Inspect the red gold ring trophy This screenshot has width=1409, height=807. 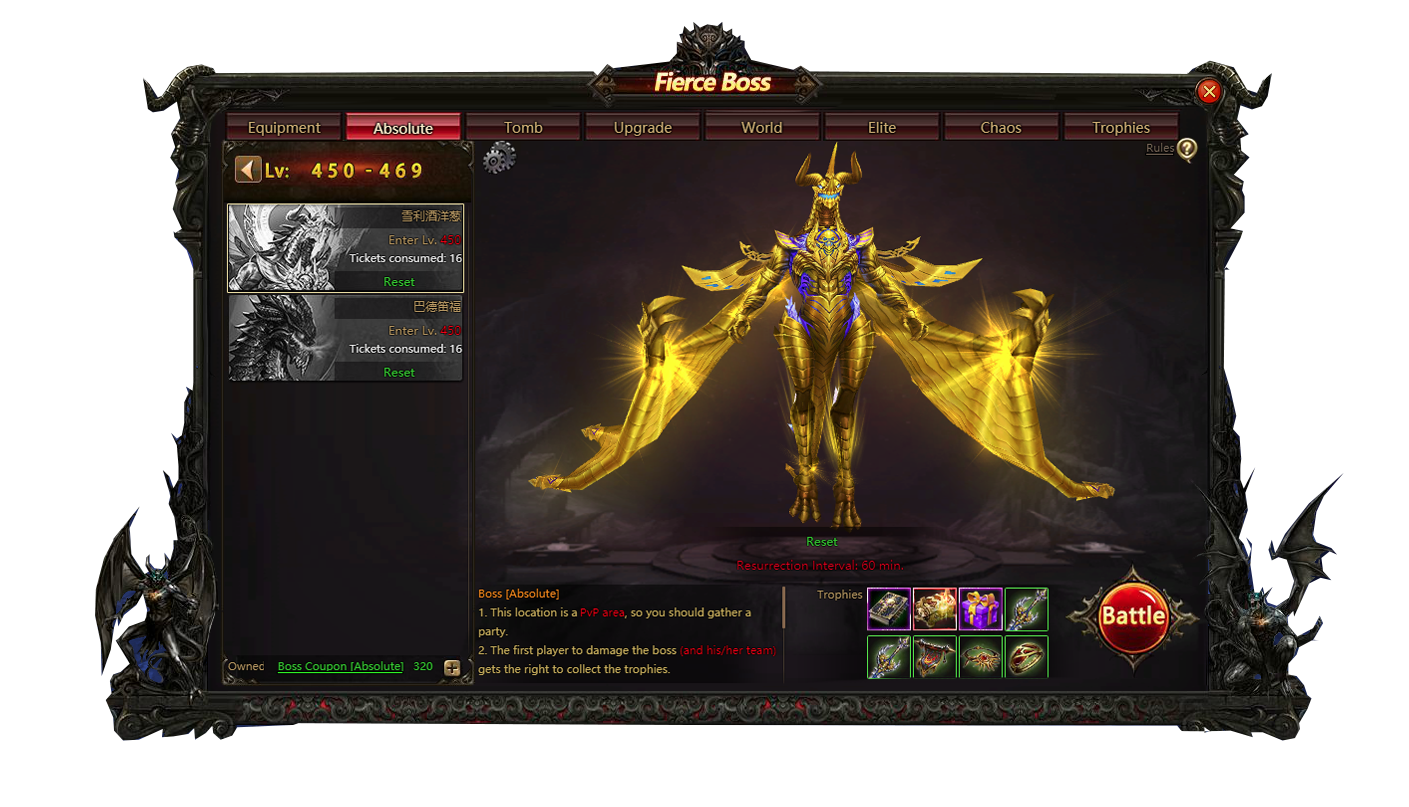(1027, 657)
